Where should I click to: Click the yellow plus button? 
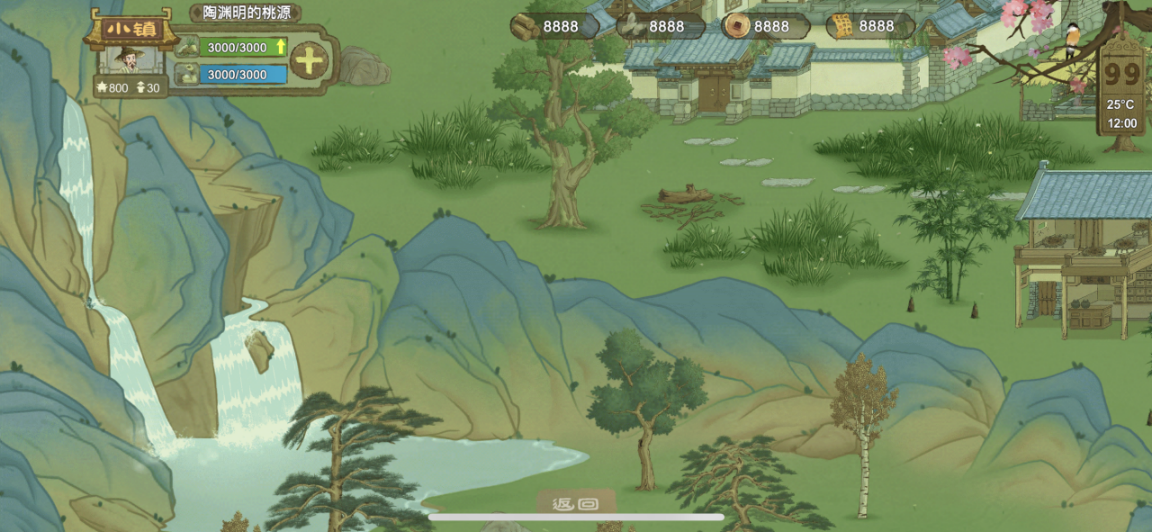310,61
